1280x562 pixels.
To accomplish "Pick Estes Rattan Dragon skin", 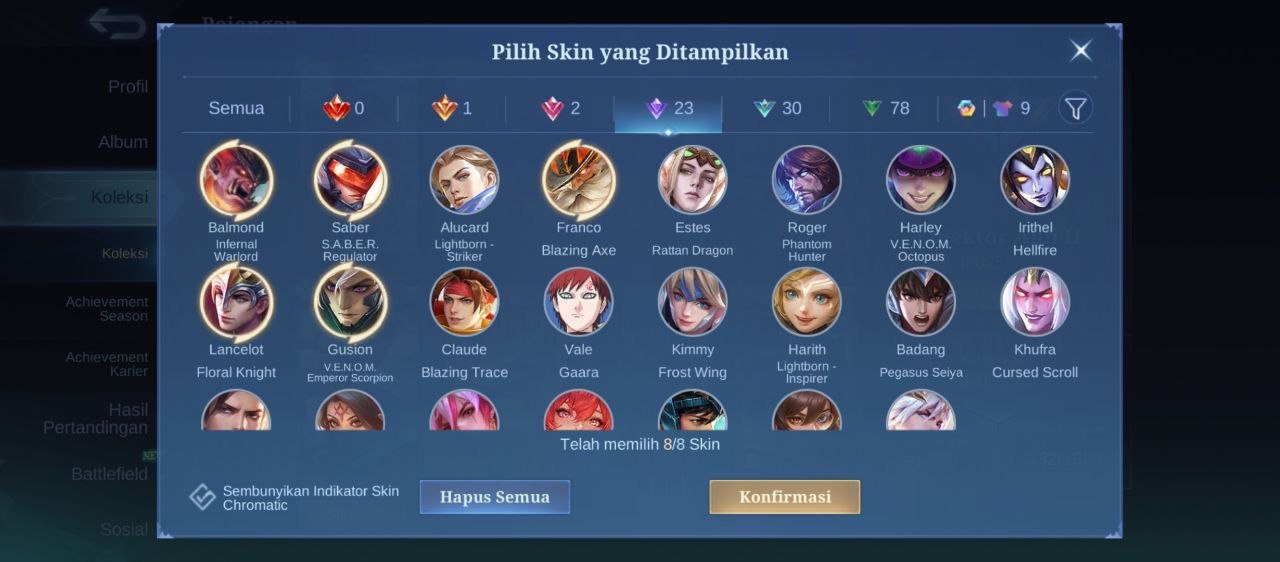I will [x=692, y=181].
